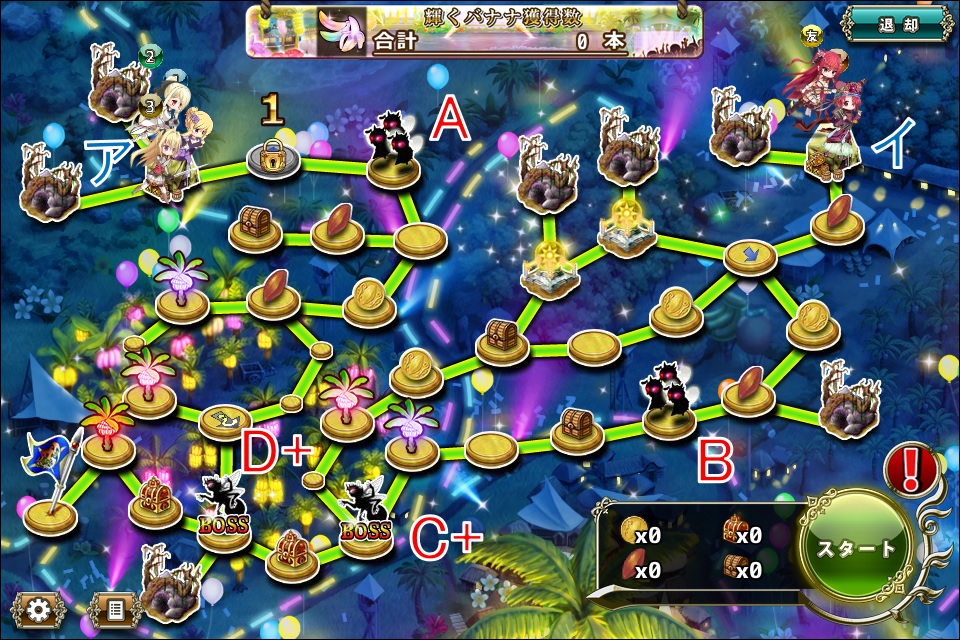960x640 pixels.
Task: Click the 退却 retreat button
Action: tap(895, 24)
